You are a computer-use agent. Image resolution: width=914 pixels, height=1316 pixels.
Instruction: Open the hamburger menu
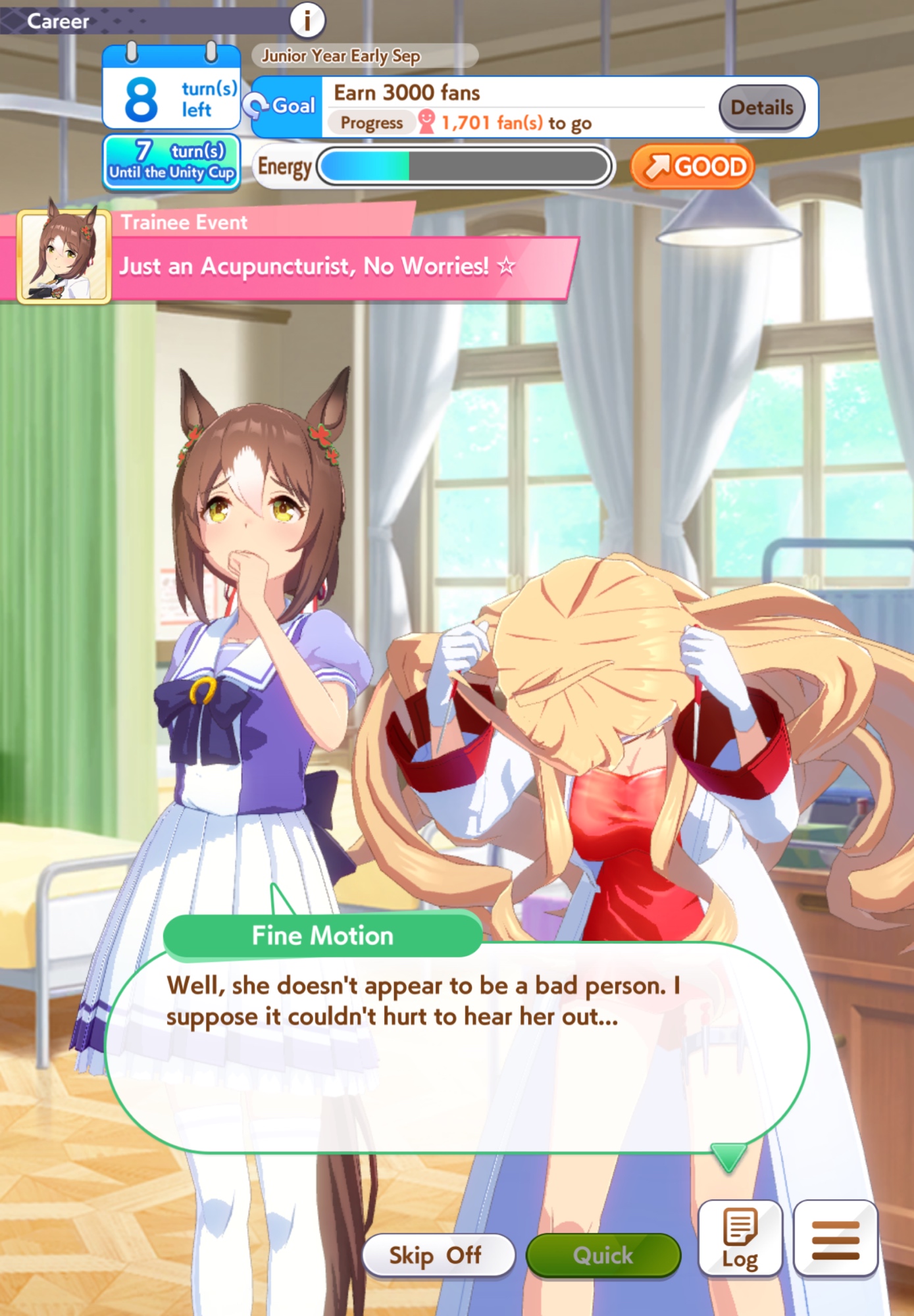pyautogui.click(x=836, y=1238)
